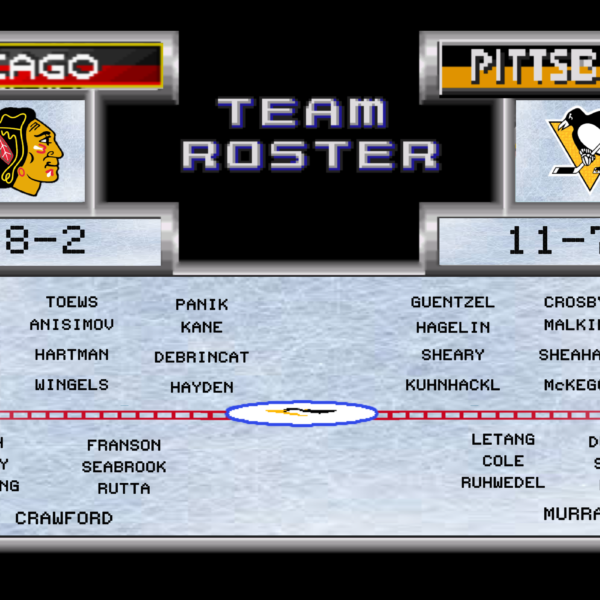Click the Kuhnhackl roster entry
The width and height of the screenshot is (600, 600).
[453, 385]
